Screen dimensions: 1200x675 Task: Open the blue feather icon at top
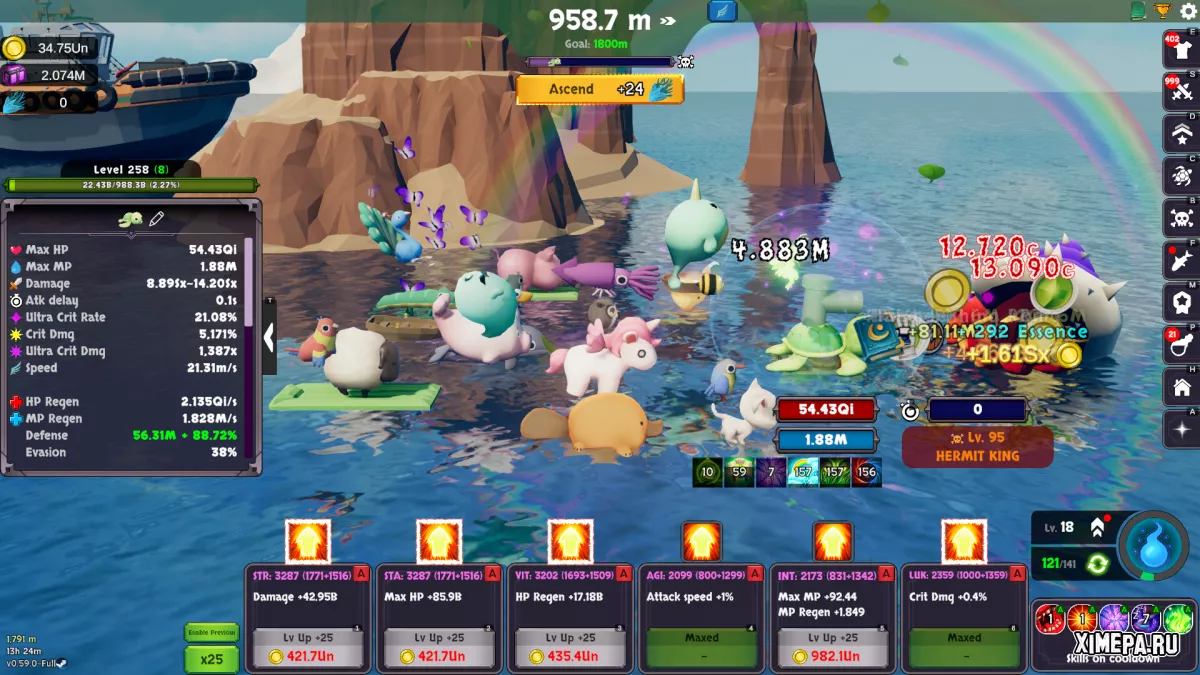(721, 11)
